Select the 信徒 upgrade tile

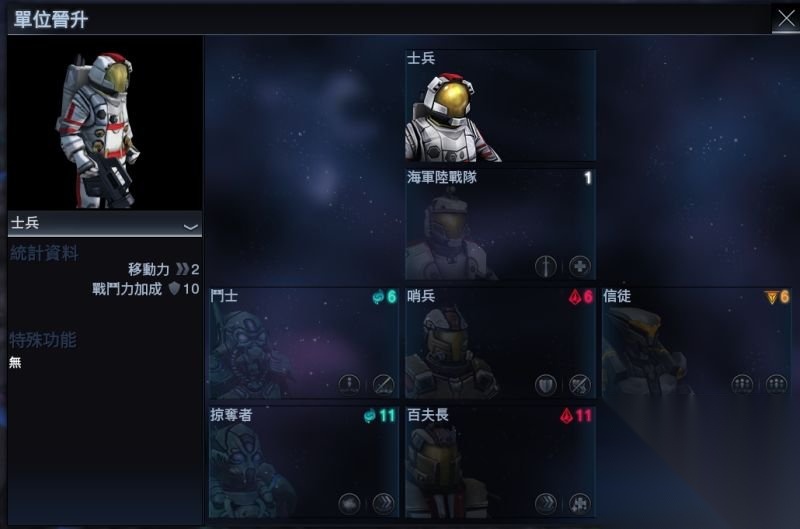pyautogui.click(x=696, y=343)
